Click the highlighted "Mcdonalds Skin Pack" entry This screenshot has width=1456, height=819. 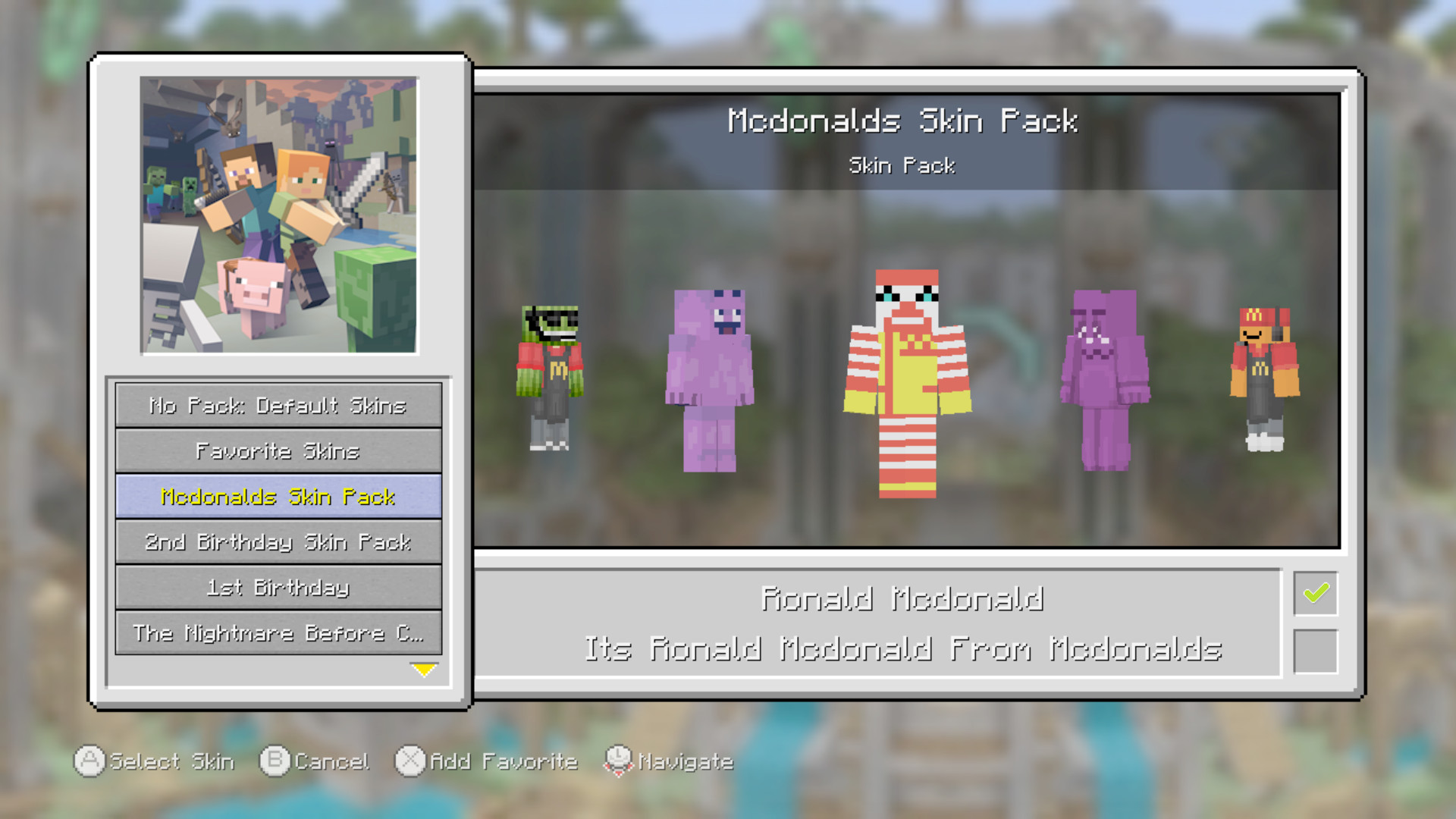tap(278, 497)
